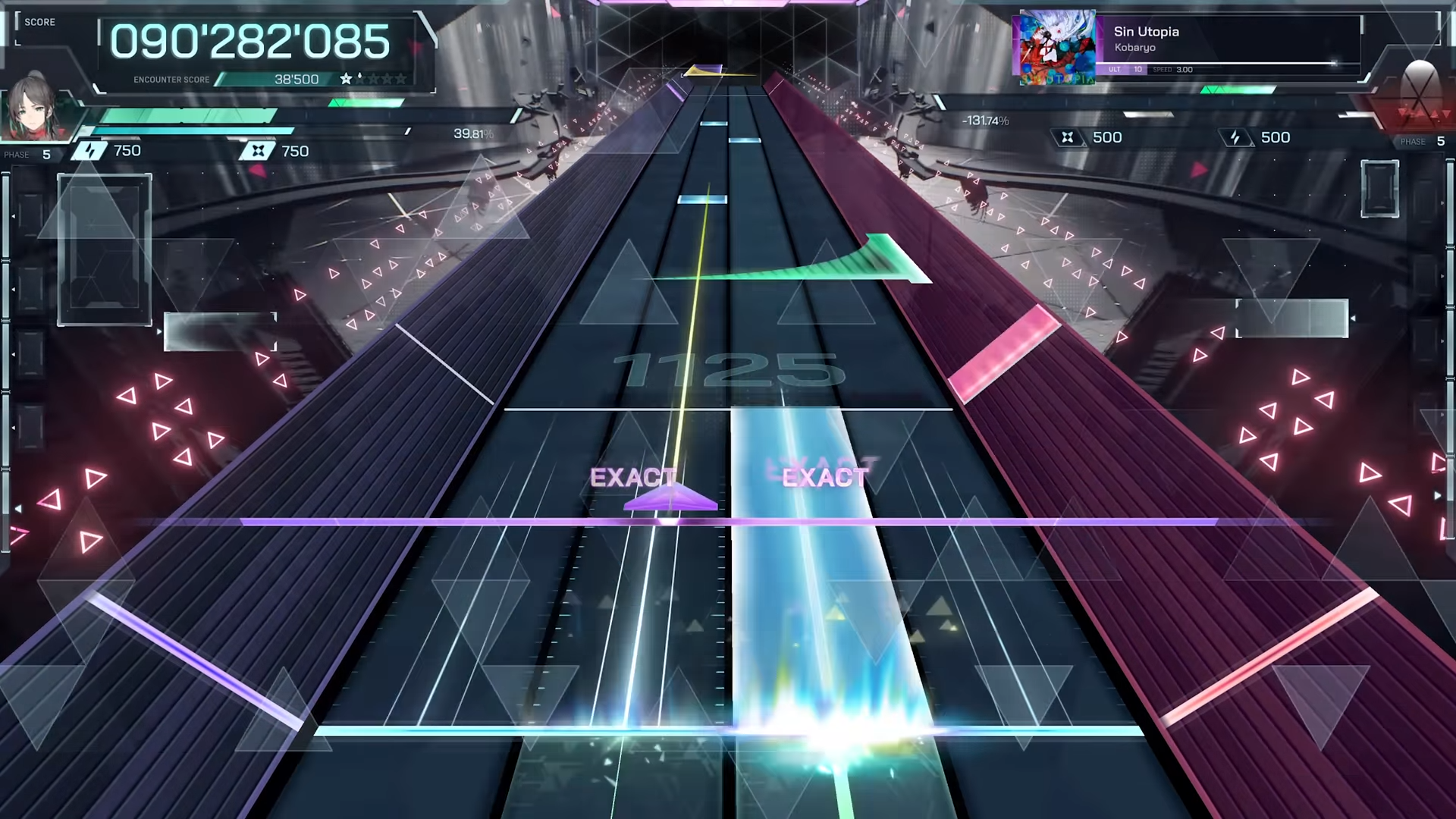This screenshot has width=1456, height=819.
Task: Select the player character portrait
Action: [x=33, y=107]
